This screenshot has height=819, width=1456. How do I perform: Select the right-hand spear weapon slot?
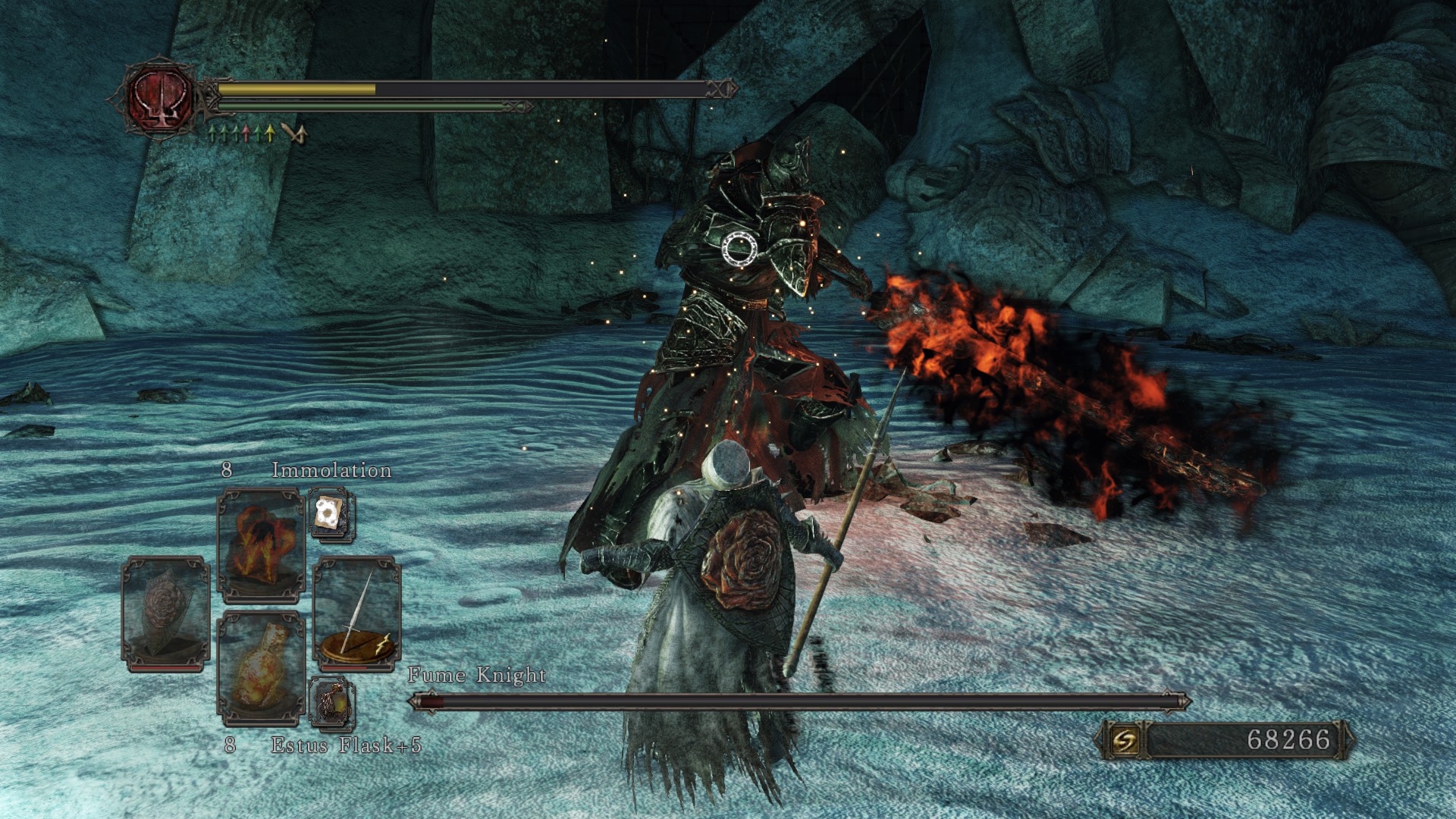[x=356, y=613]
